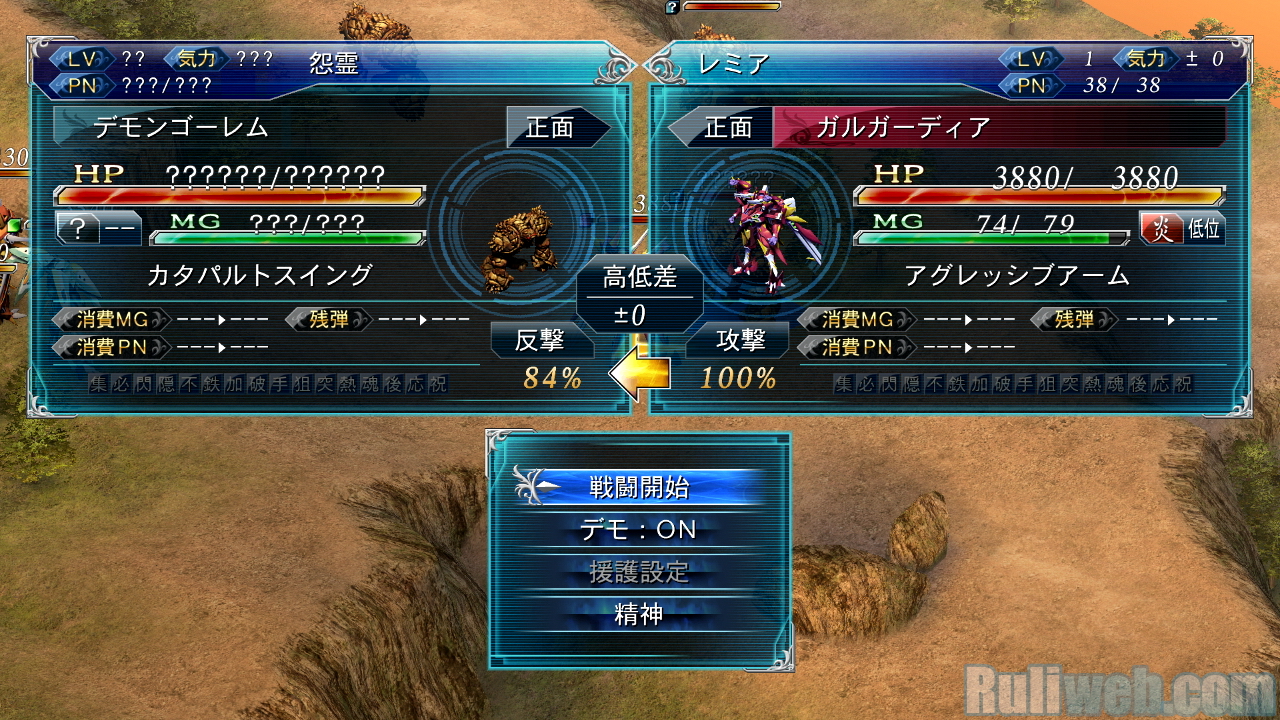
Task: Open the 援護設定 support settings entry
Action: pyautogui.click(x=638, y=572)
